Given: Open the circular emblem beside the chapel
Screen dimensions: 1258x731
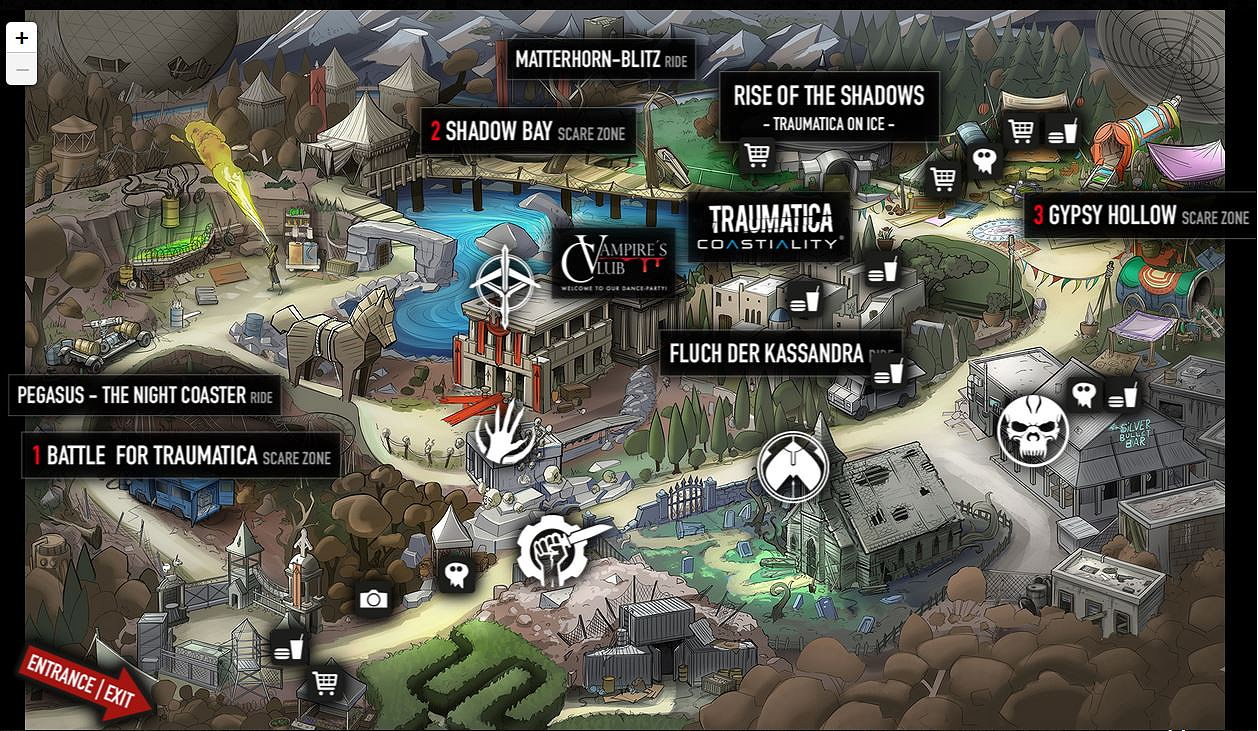Looking at the screenshot, I should pyautogui.click(x=793, y=467).
